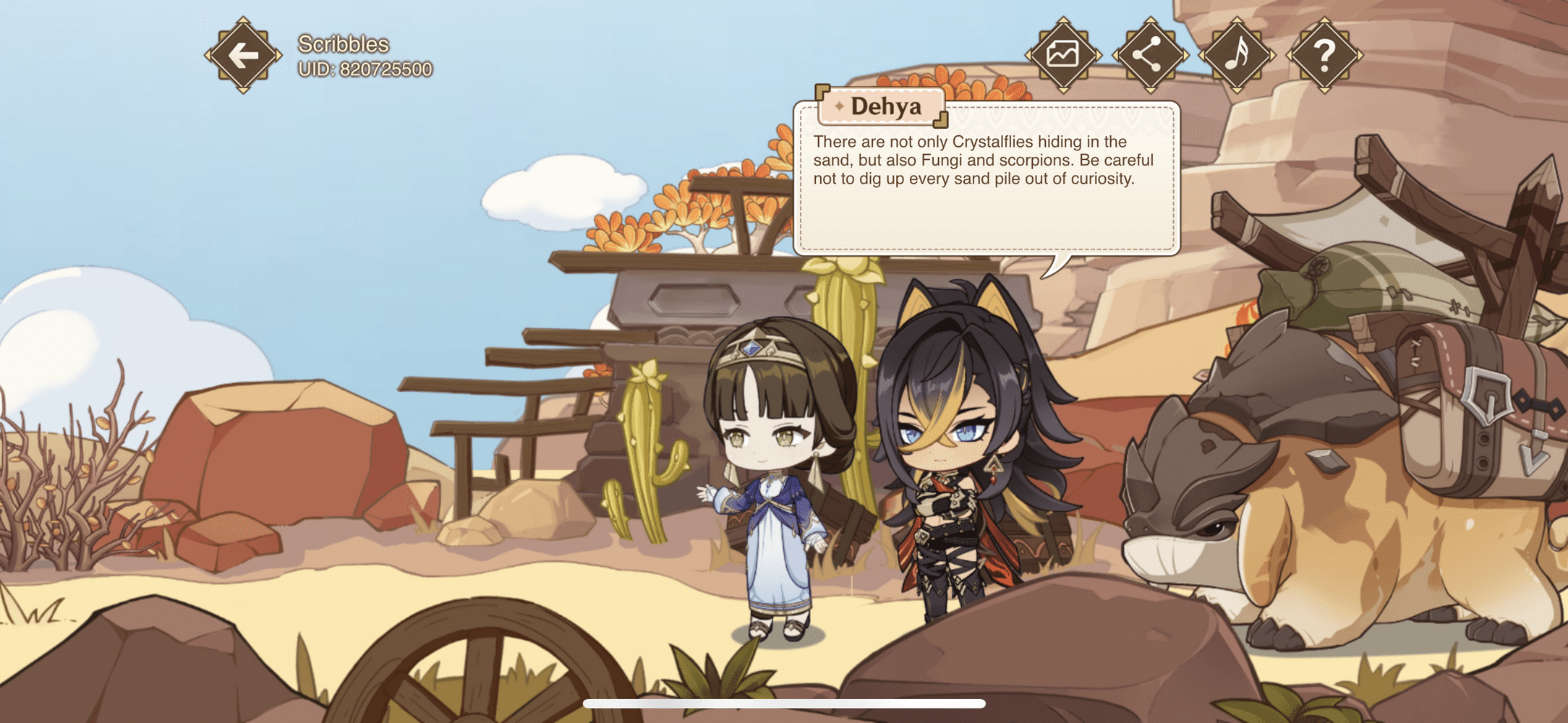The image size is (1568, 723).
Task: Select the UID 820725500 text
Action: click(x=365, y=69)
